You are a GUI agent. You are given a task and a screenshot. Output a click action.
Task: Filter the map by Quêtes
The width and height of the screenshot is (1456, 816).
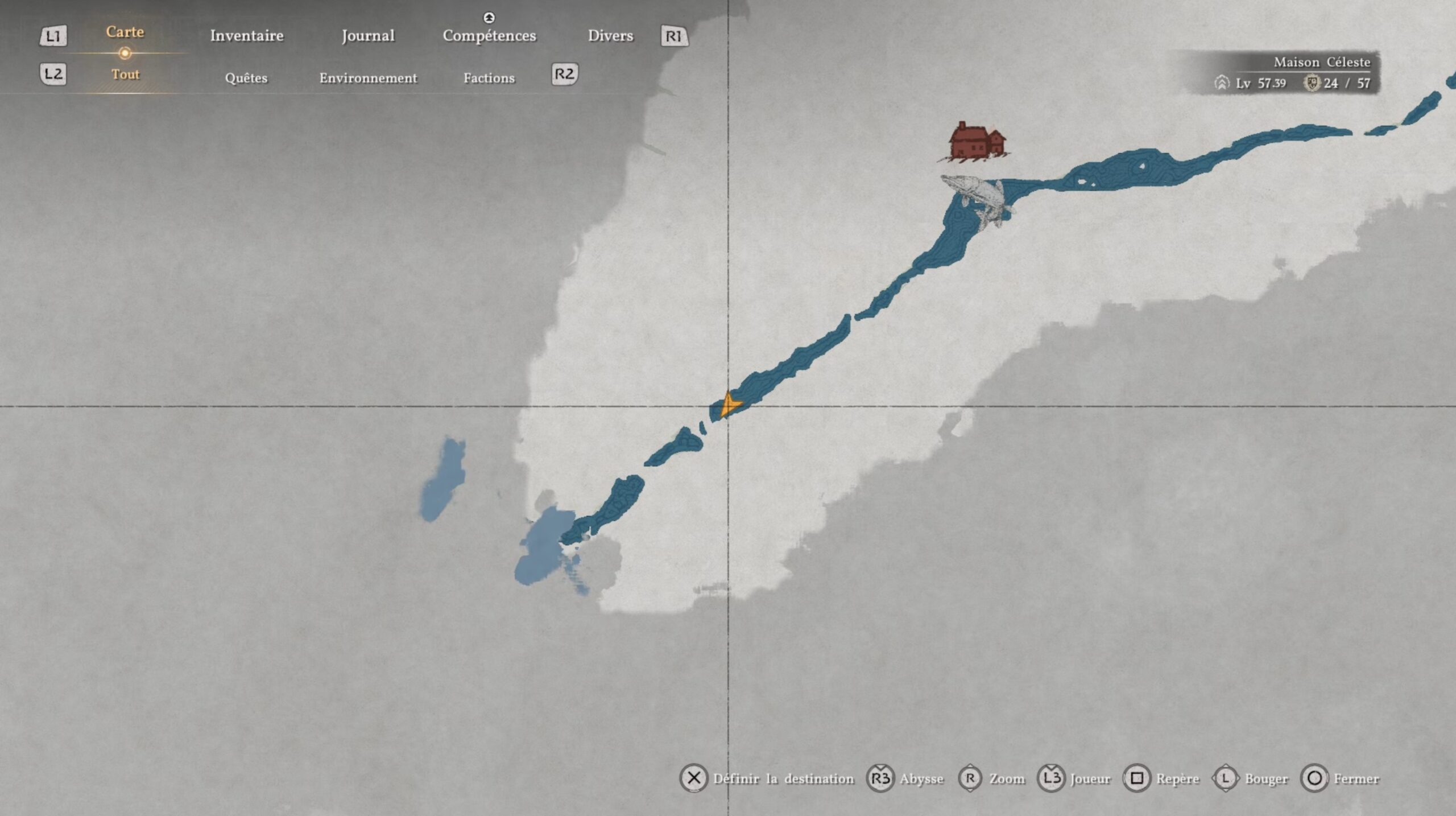tap(246, 78)
